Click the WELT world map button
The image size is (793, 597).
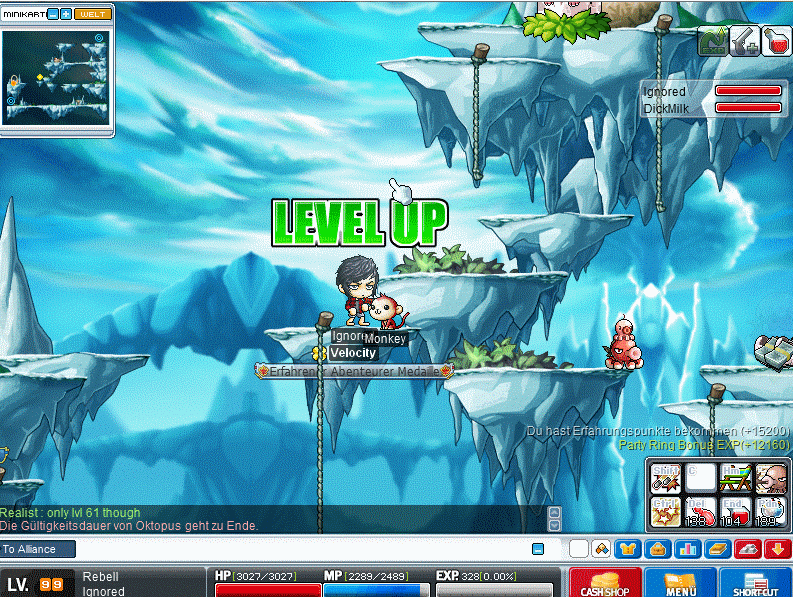tap(93, 14)
